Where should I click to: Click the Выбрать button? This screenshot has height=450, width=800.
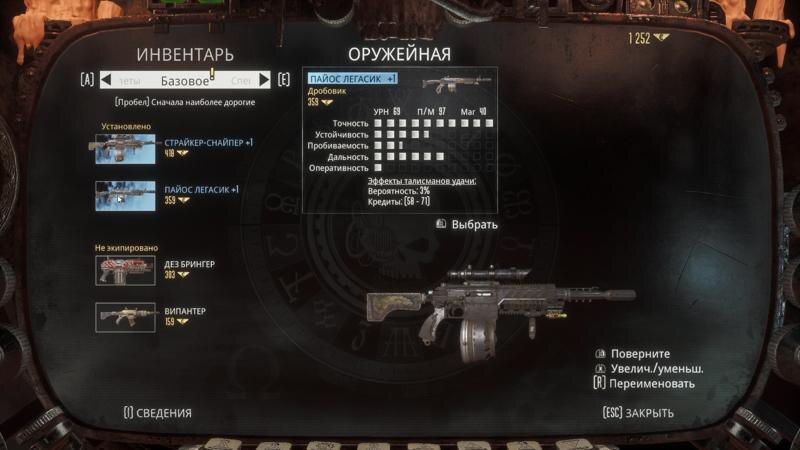(467, 224)
